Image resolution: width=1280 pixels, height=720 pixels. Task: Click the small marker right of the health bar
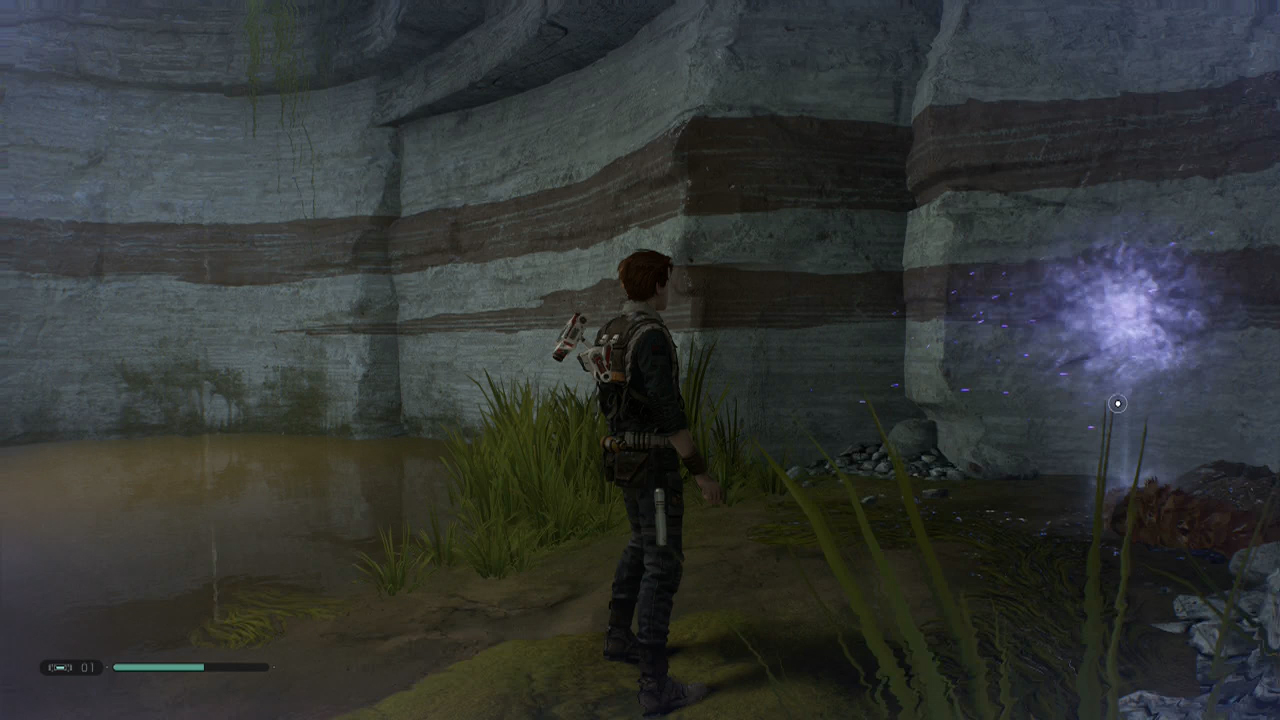click(x=272, y=667)
